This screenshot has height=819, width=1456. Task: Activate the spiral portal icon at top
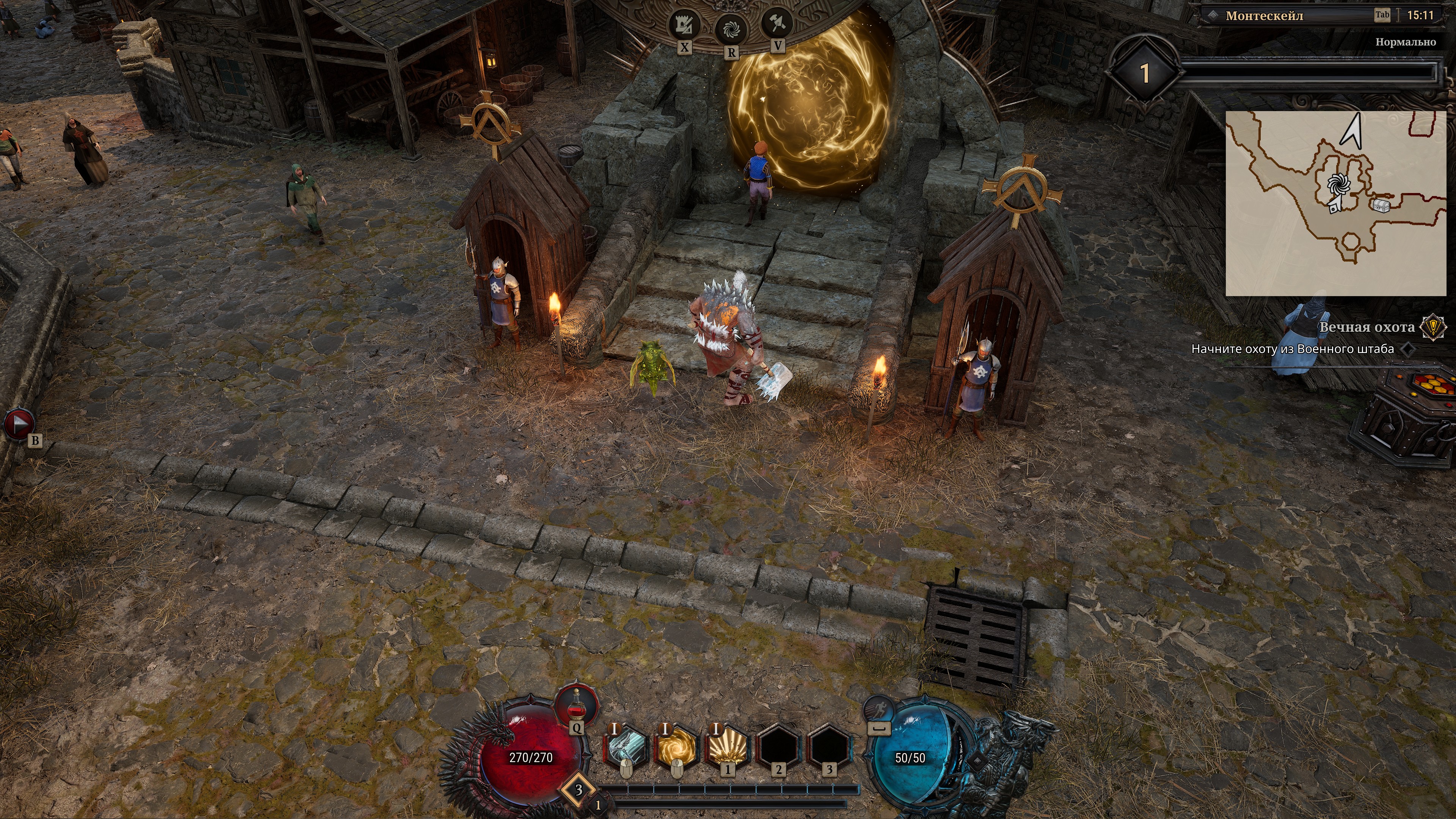point(731,28)
